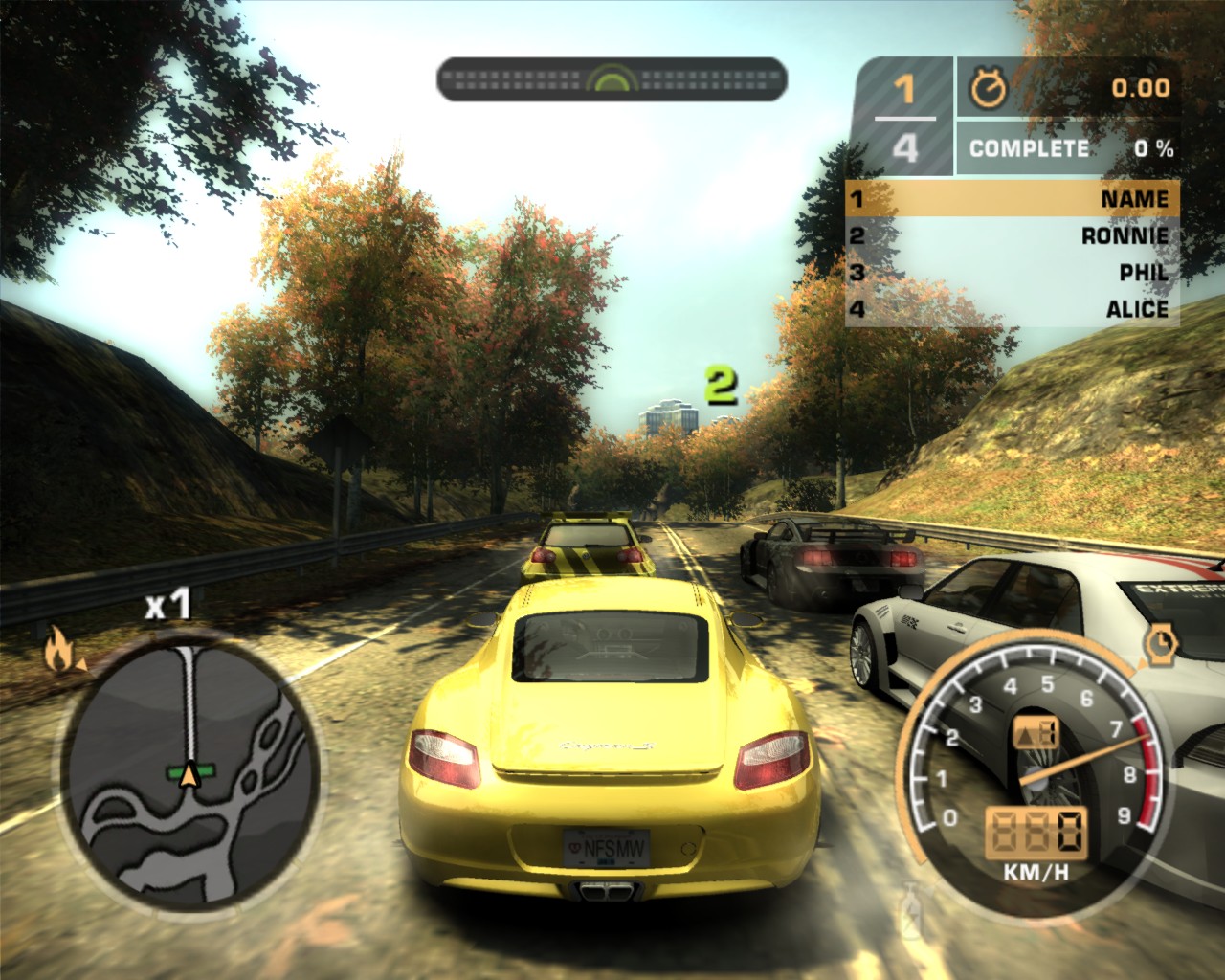Viewport: 1225px width, 980px height.
Task: Select RONNIE in the racer list
Action: click(1012, 235)
